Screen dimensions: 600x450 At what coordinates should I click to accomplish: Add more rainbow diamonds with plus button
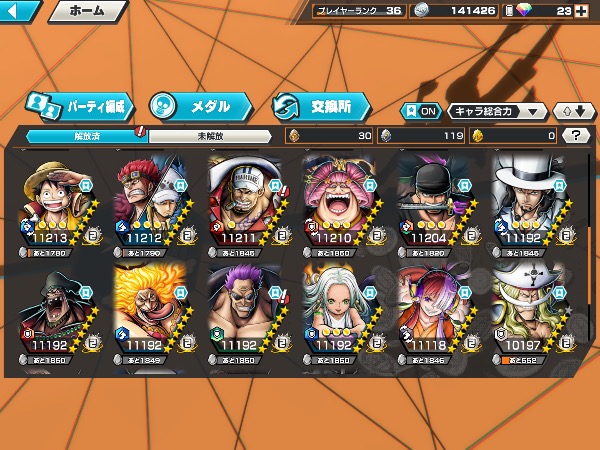[582, 11]
